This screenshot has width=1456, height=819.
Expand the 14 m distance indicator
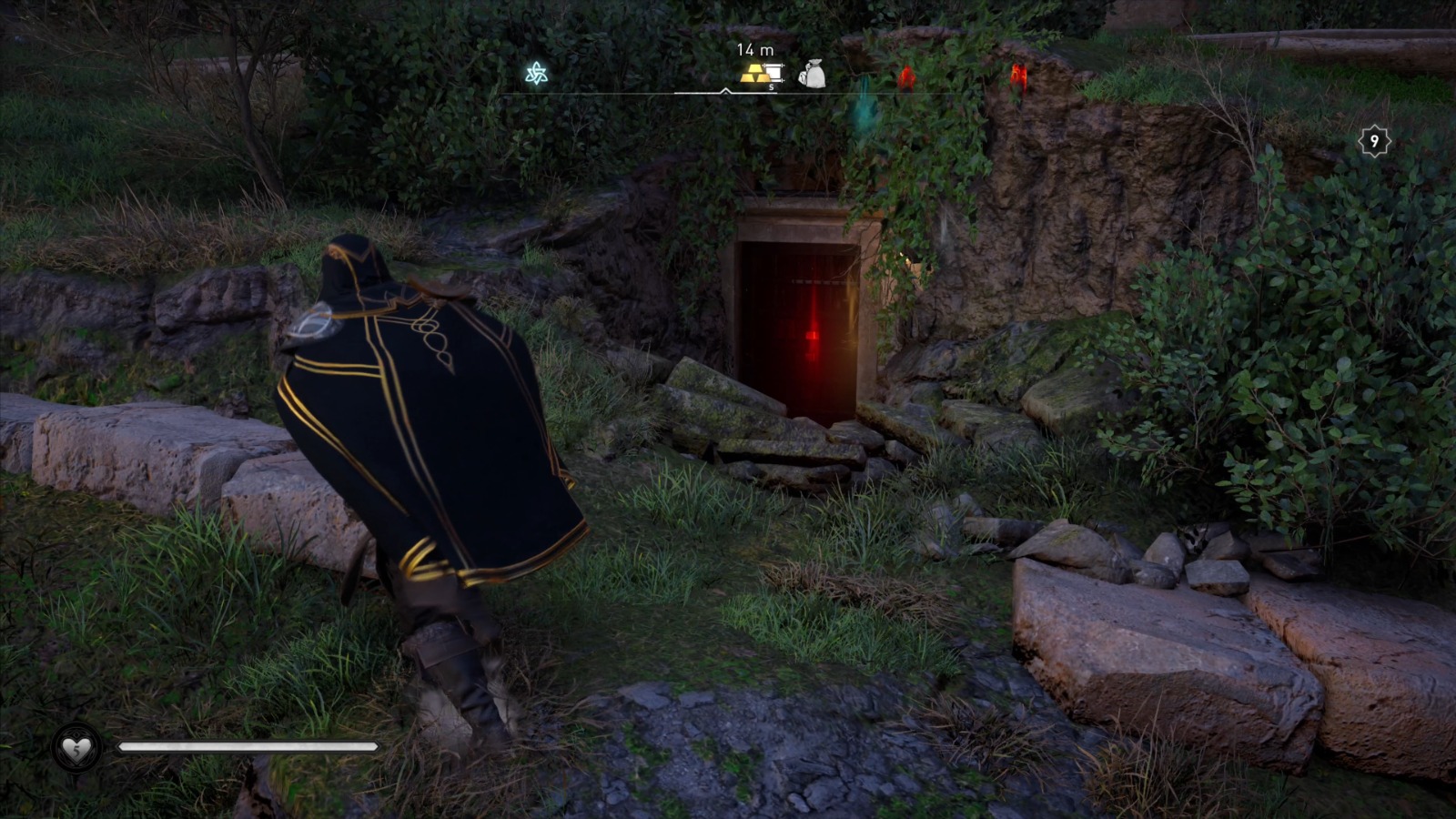754,50
